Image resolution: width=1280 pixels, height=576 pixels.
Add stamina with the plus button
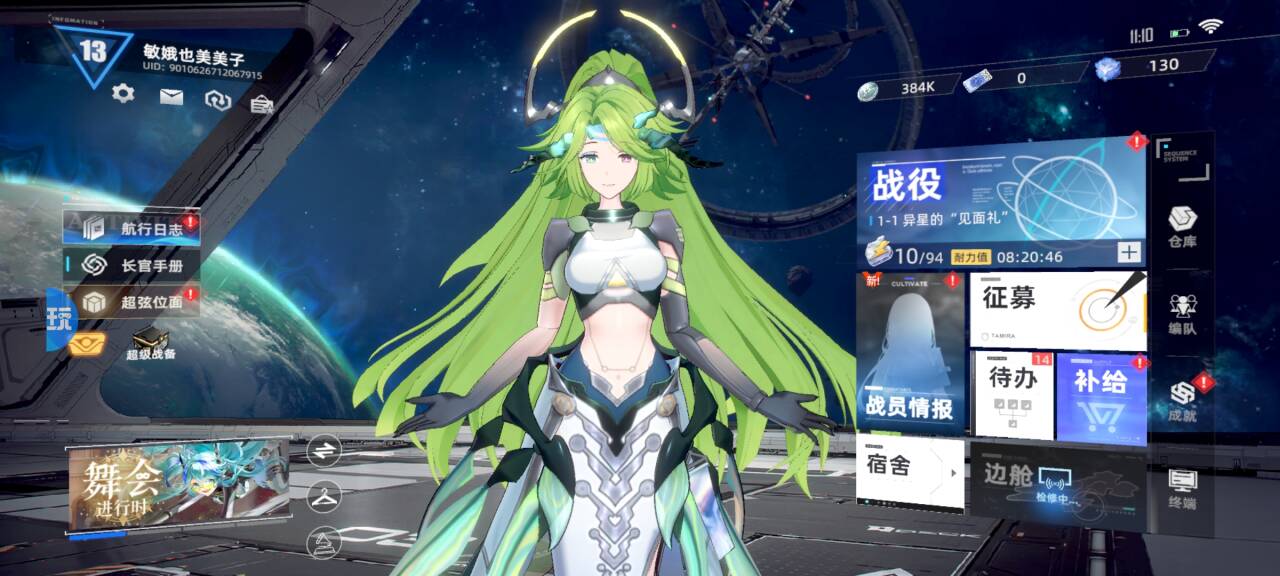coord(1129,253)
